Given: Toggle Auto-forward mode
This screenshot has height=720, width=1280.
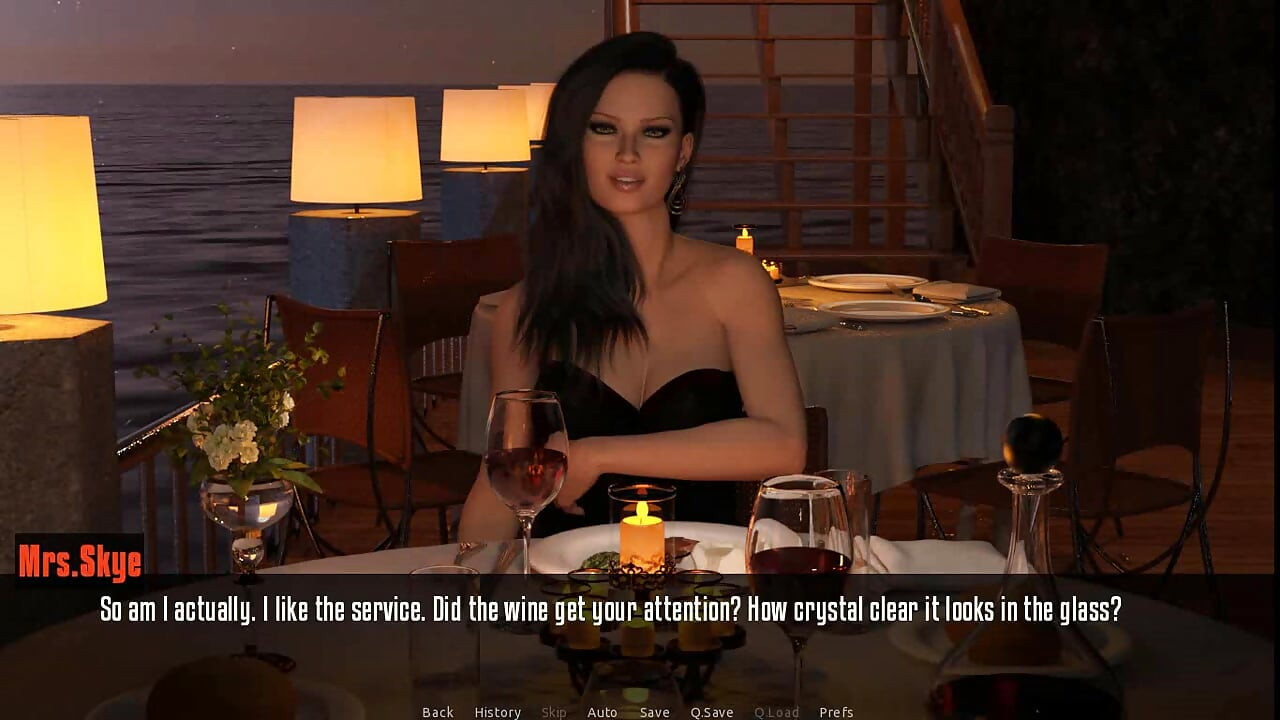Looking at the screenshot, I should pos(602,712).
